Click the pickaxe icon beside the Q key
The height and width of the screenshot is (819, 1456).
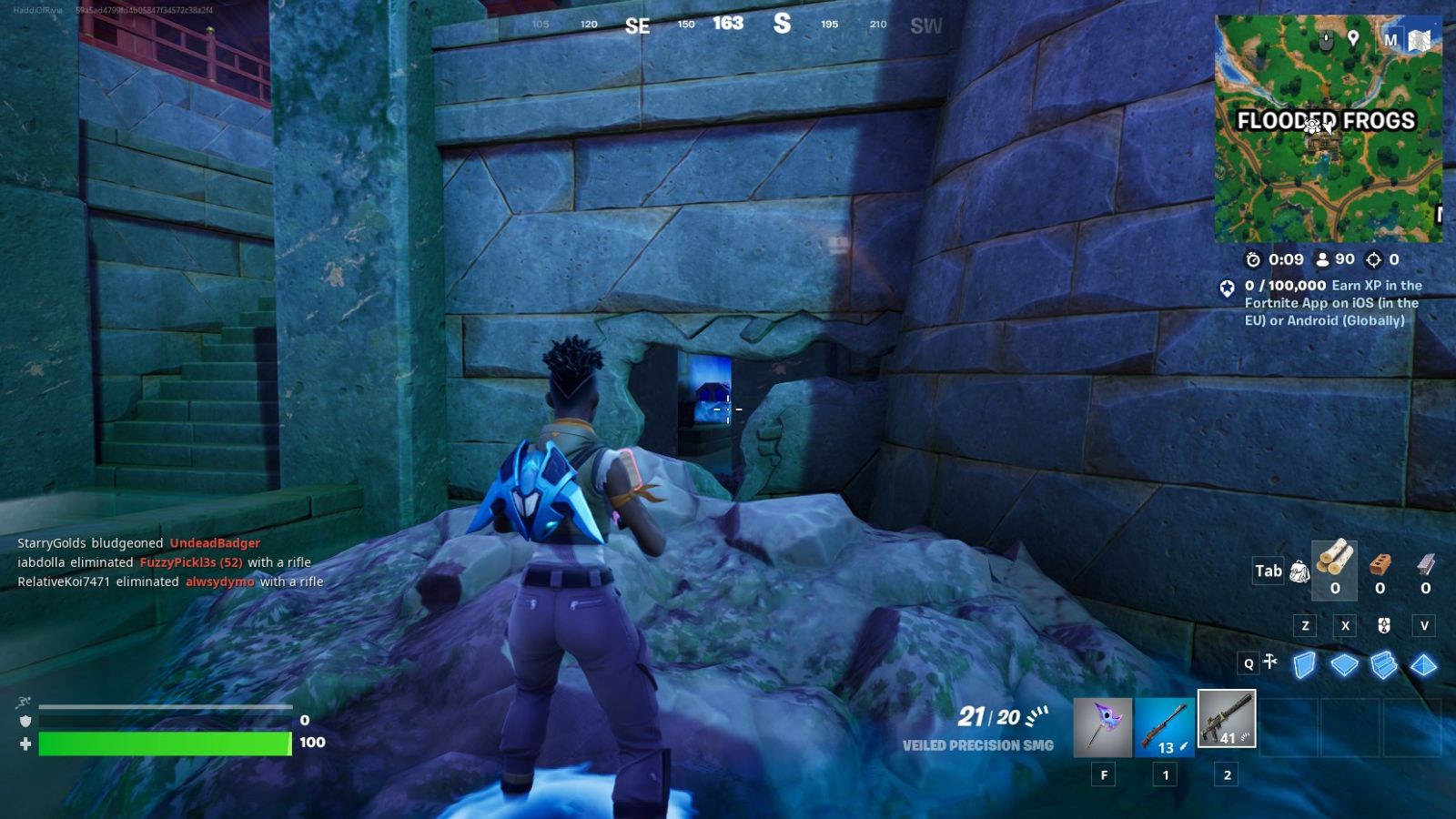coord(1270,662)
